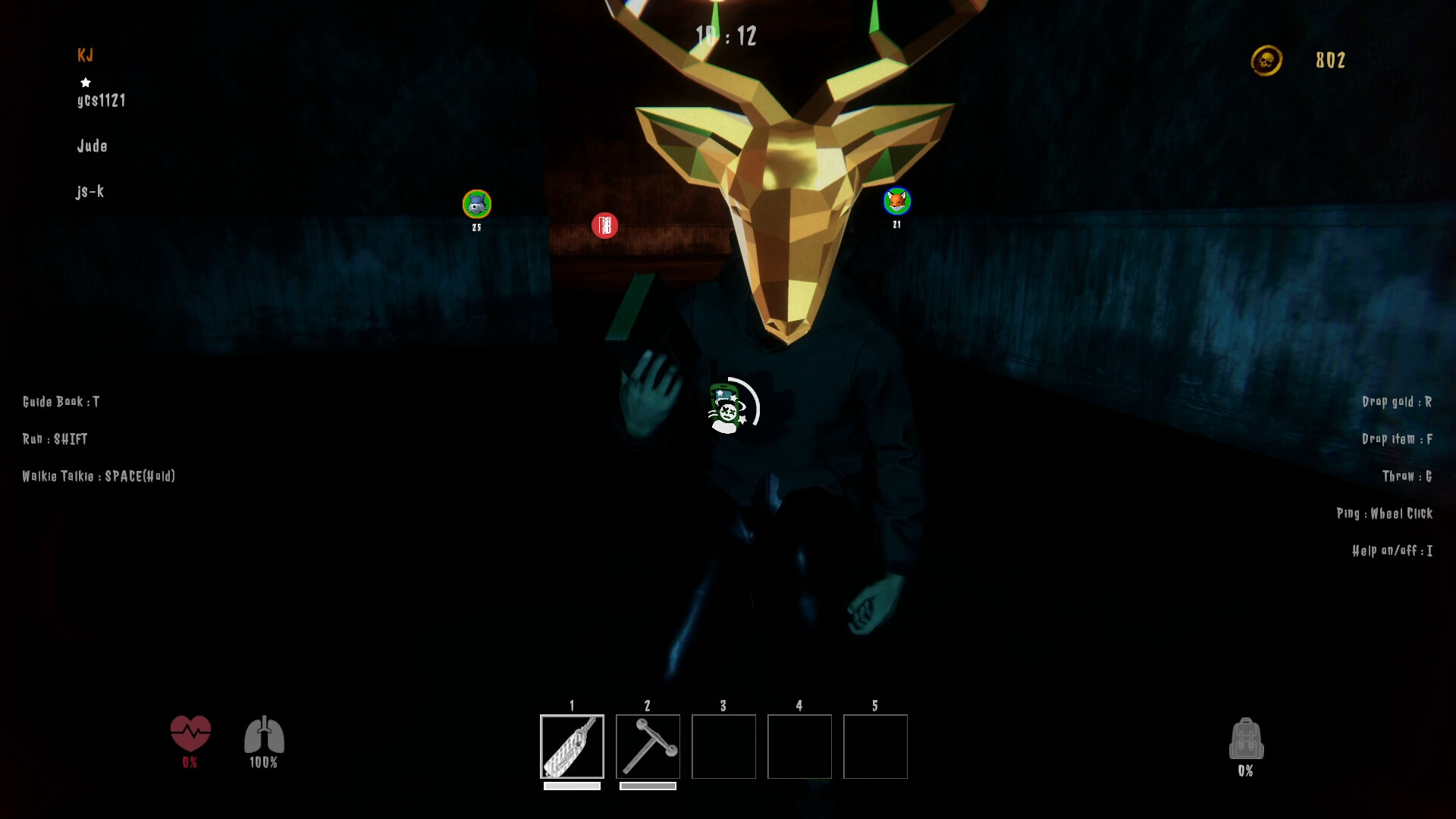Click the backpack weight icon showing 0%

coord(1247,739)
